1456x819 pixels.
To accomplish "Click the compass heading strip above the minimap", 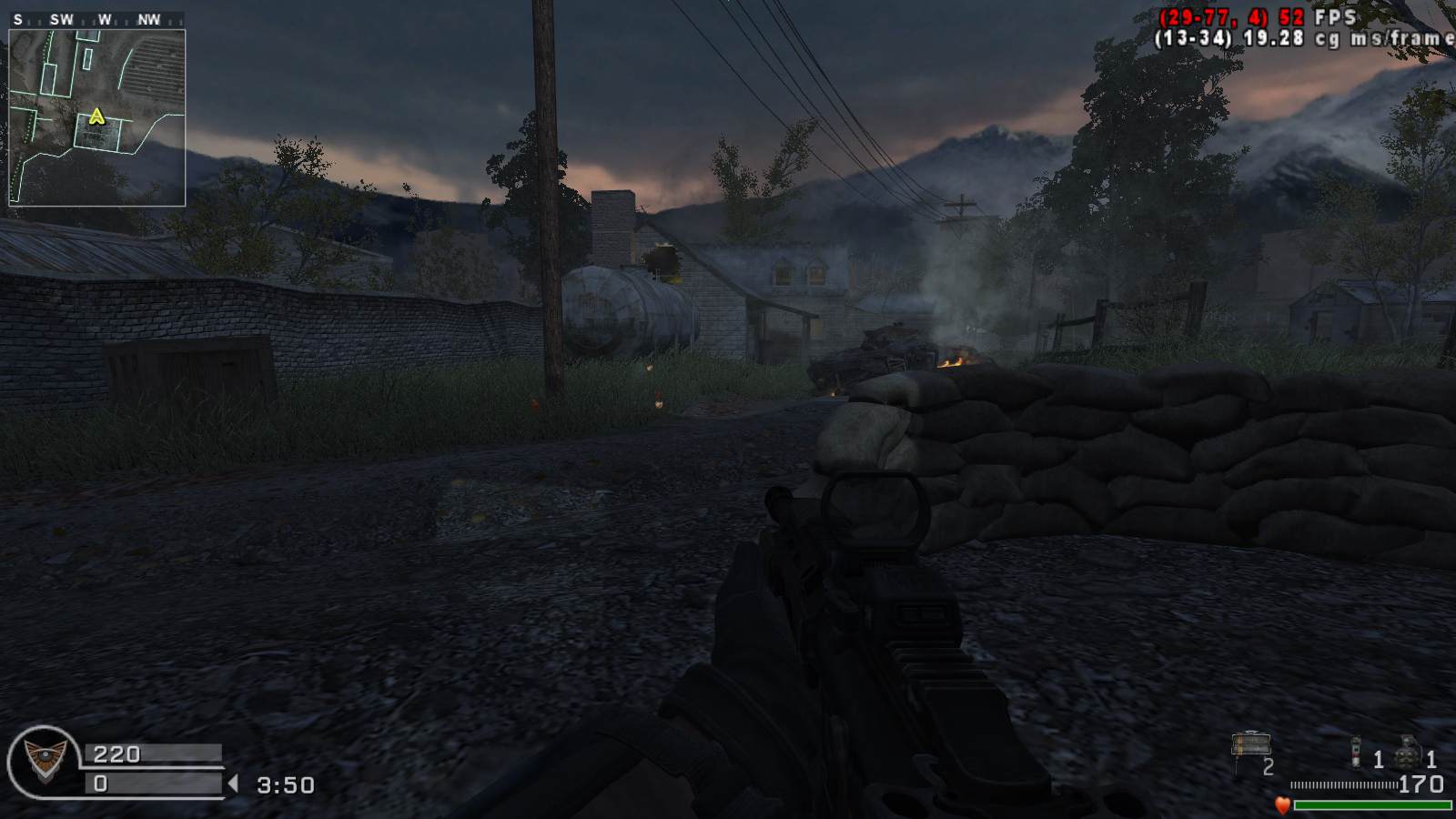I will click(97, 19).
